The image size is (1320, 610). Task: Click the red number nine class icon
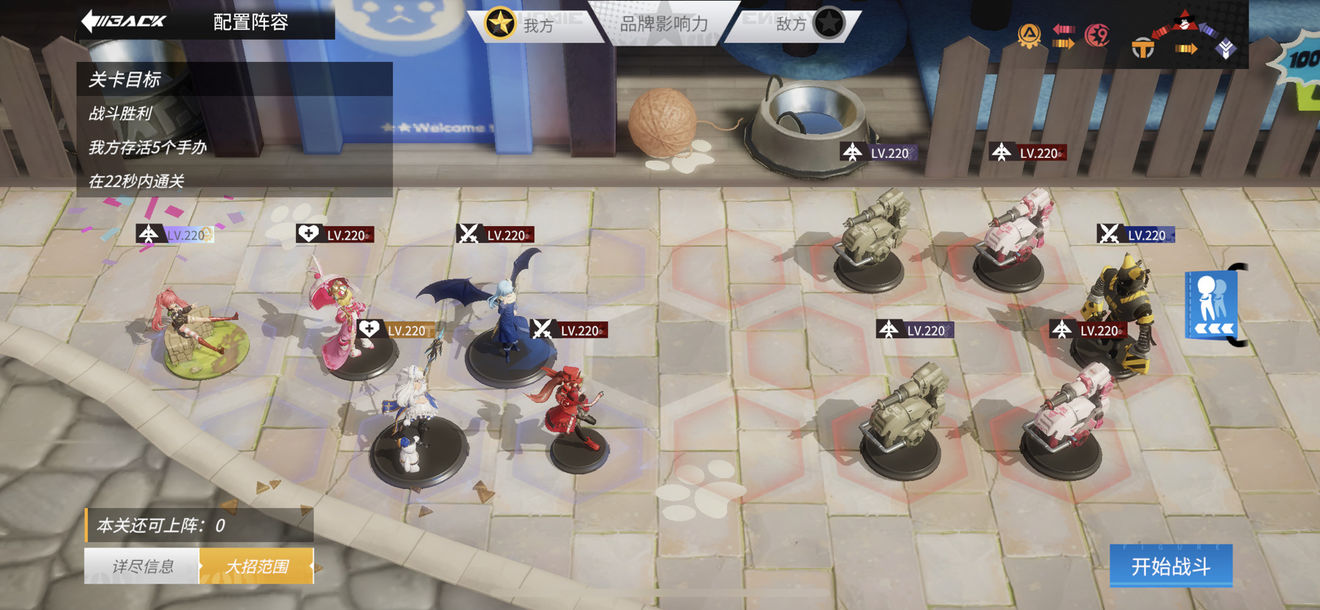(x=1097, y=36)
